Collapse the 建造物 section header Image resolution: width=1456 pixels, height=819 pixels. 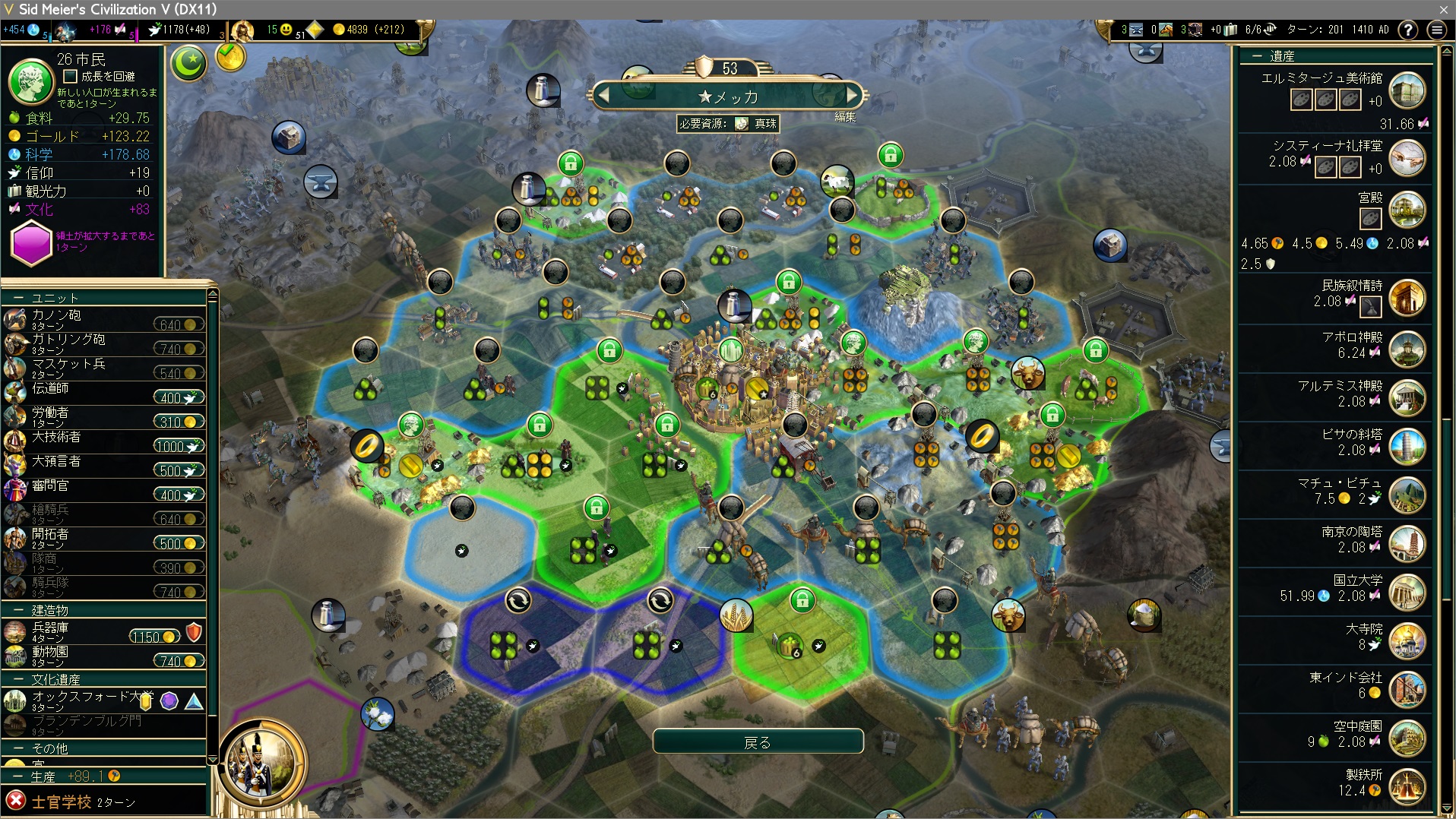click(x=18, y=611)
